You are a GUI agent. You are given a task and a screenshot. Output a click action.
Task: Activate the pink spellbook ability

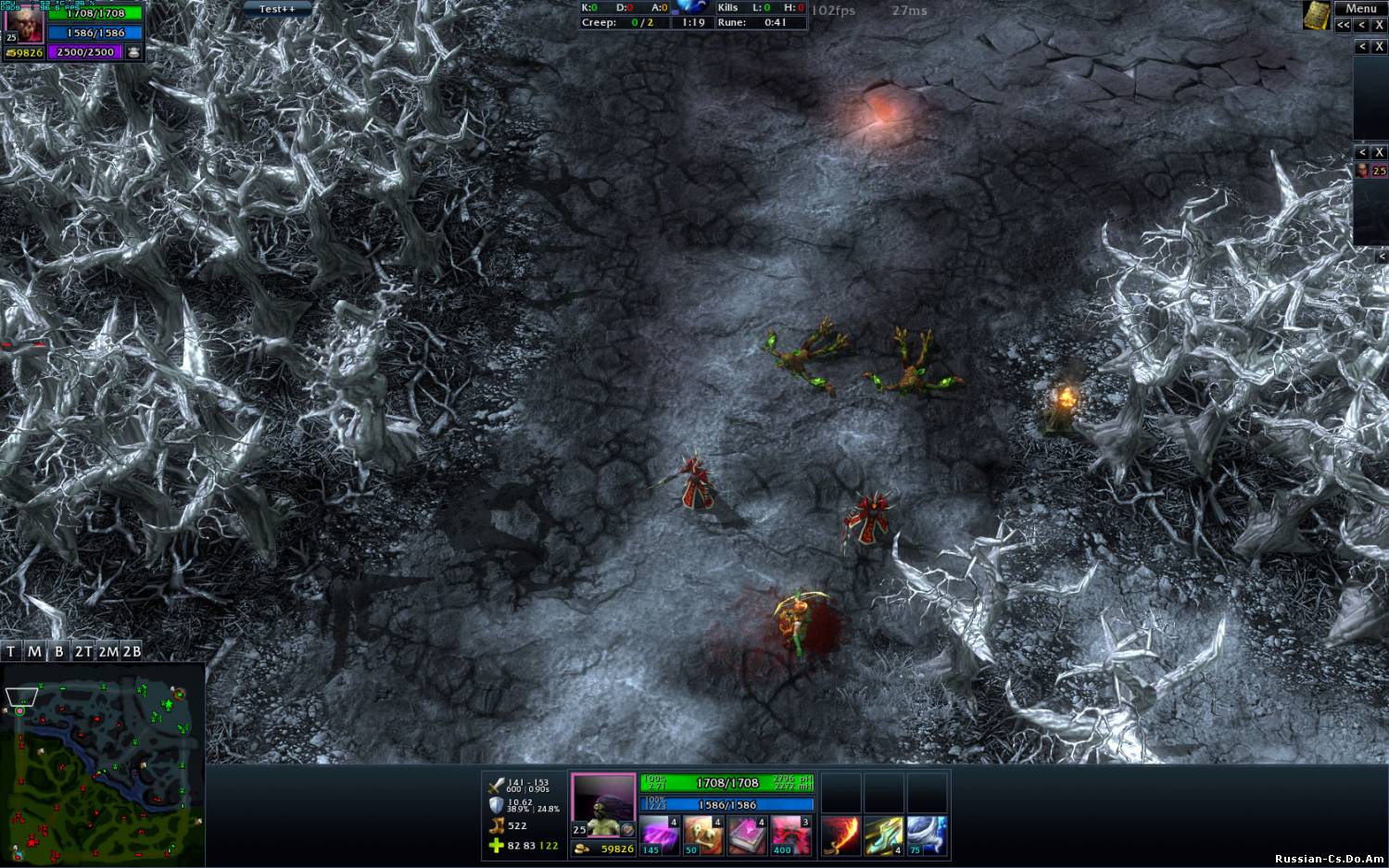tap(747, 836)
